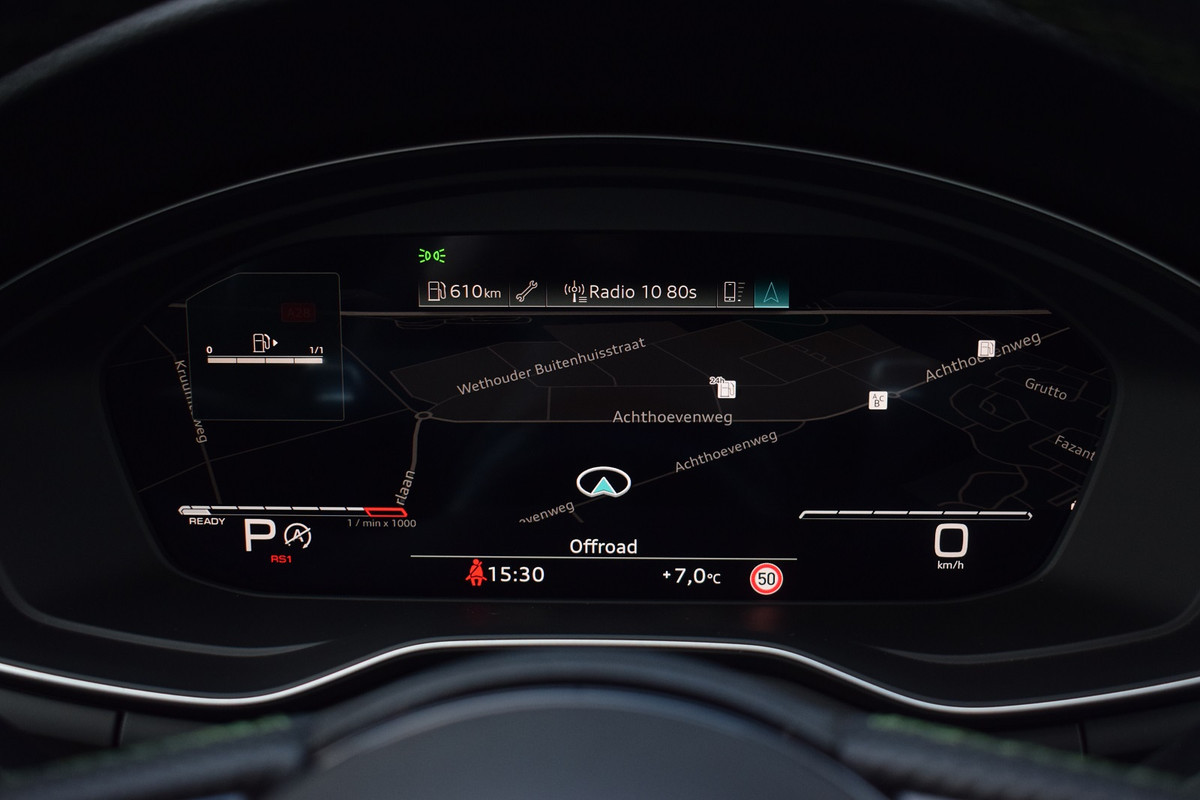
Task: Select the wrench service tab
Action: click(x=526, y=292)
